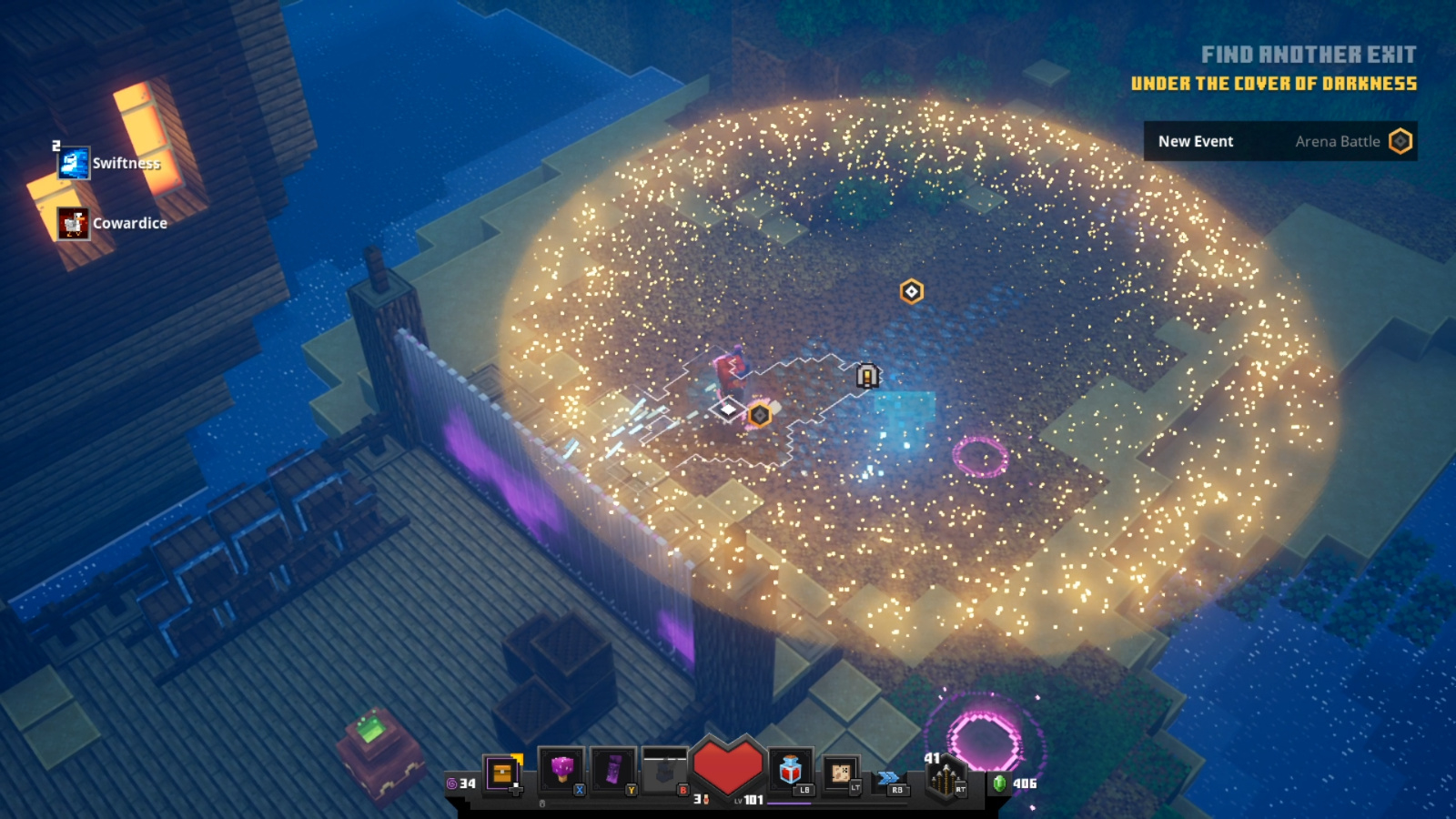Trigger the blue dodge roll arrows
Viewport: 1456px width, 819px height.
[x=889, y=777]
